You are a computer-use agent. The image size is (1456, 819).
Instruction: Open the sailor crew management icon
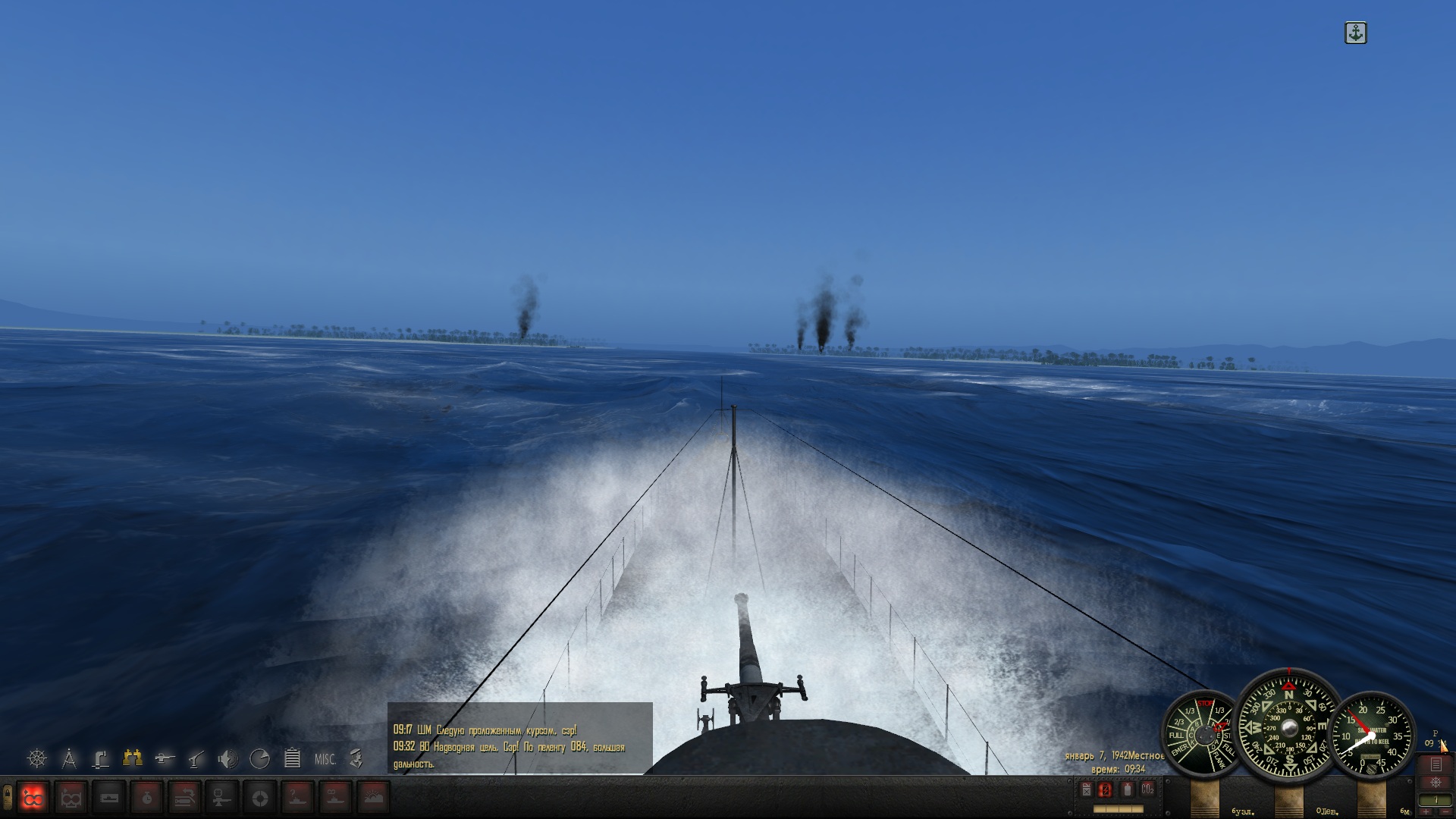(356, 758)
